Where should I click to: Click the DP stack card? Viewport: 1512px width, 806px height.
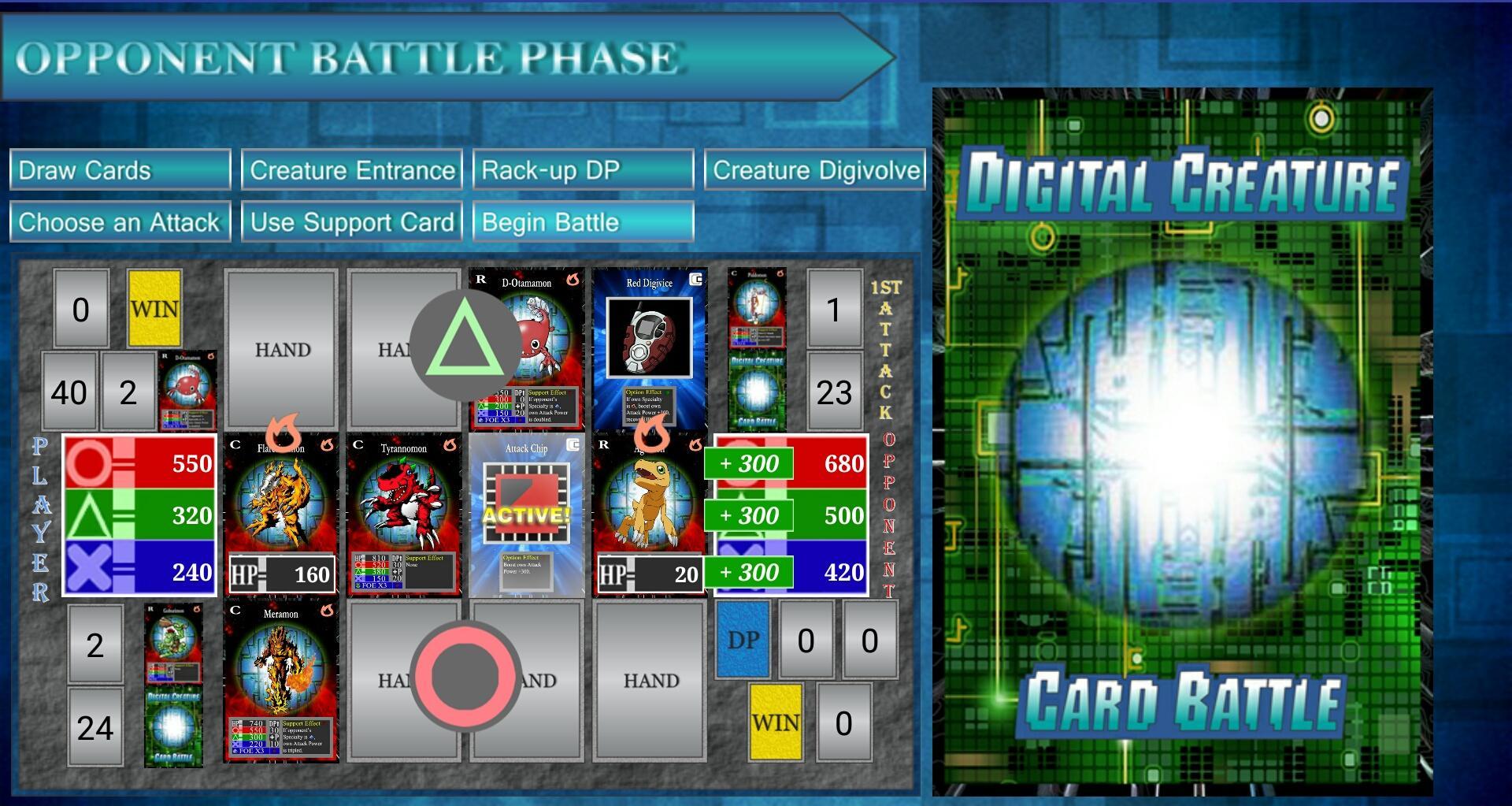(741, 640)
